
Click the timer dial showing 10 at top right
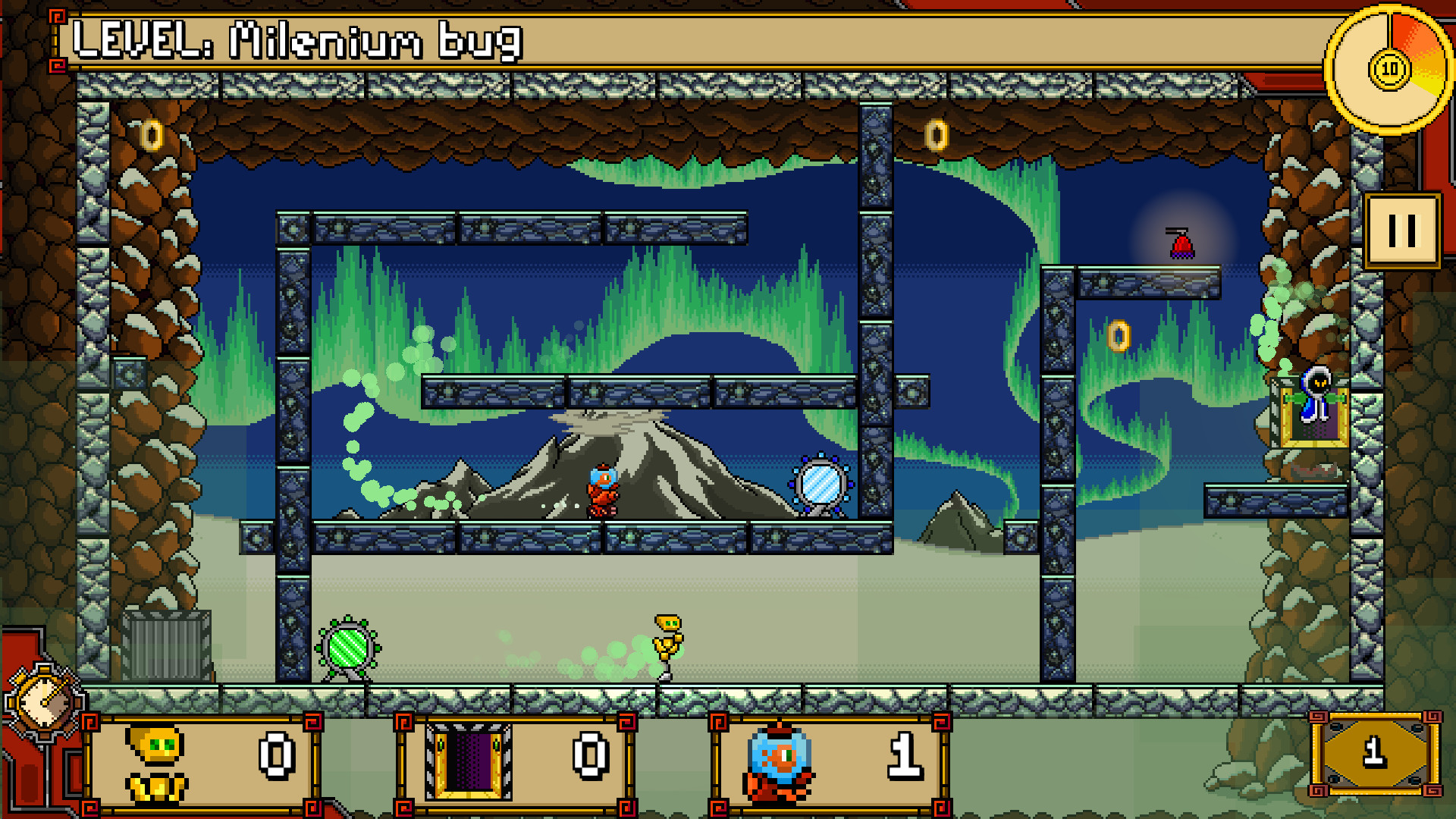click(x=1389, y=68)
